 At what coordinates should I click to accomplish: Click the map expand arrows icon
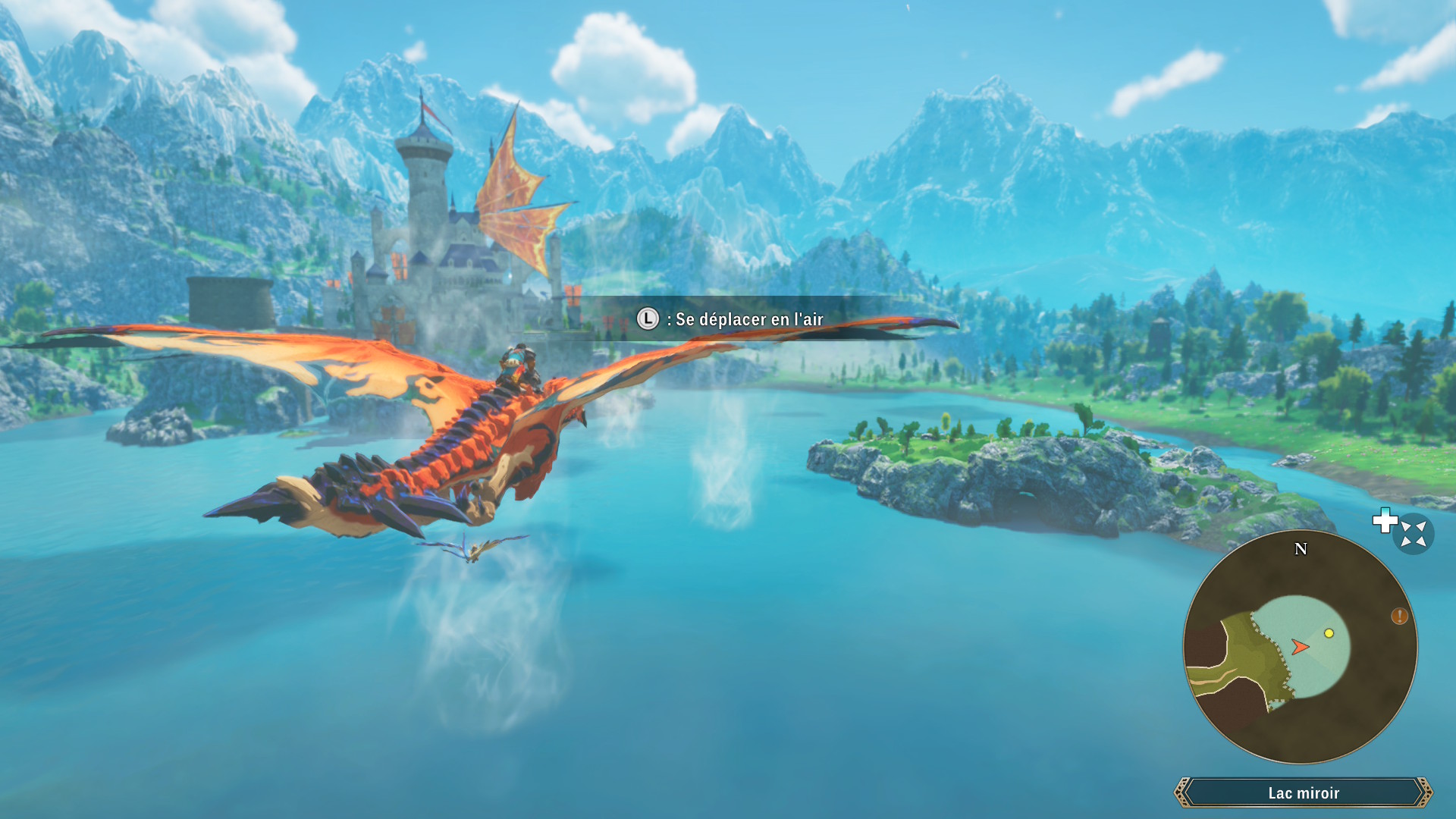[x=1413, y=534]
